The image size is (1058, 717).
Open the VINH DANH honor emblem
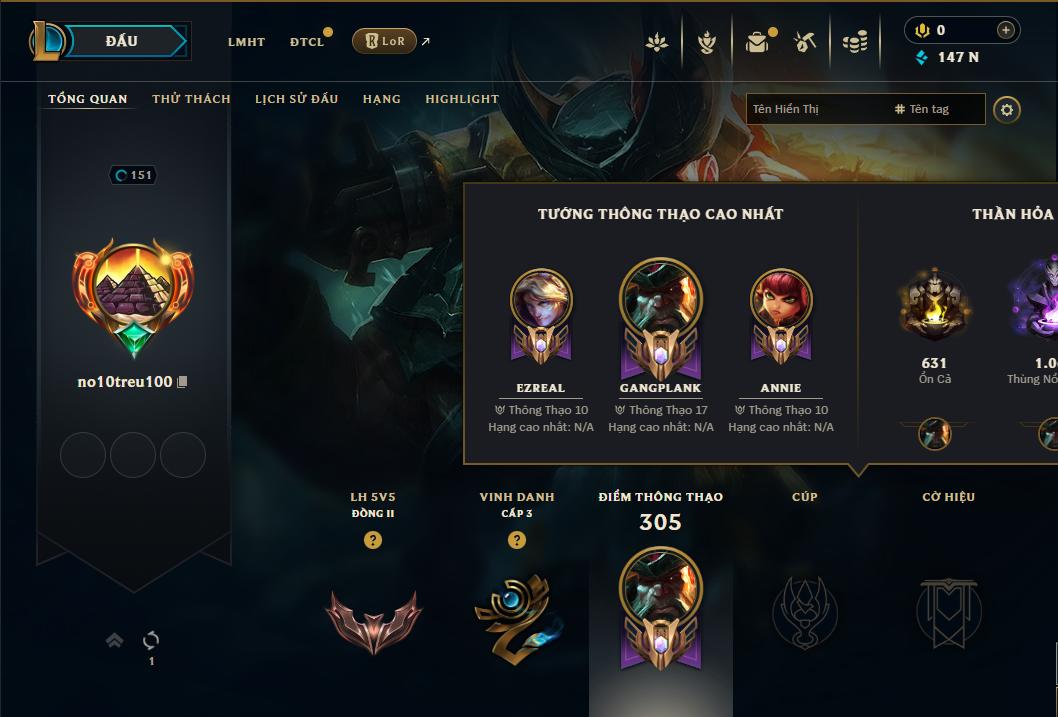(517, 614)
